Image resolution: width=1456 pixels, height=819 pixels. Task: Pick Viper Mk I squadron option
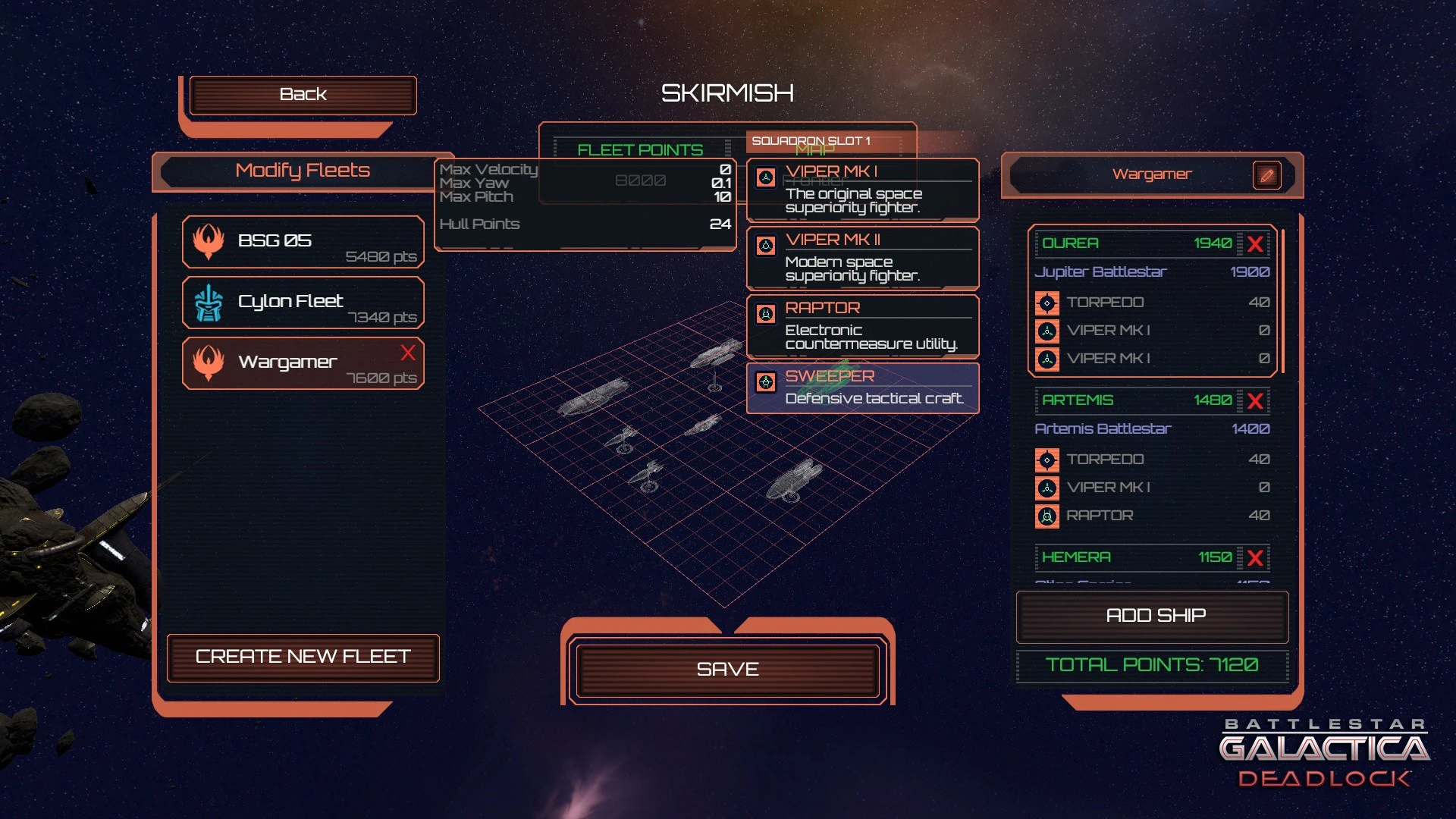coord(862,189)
